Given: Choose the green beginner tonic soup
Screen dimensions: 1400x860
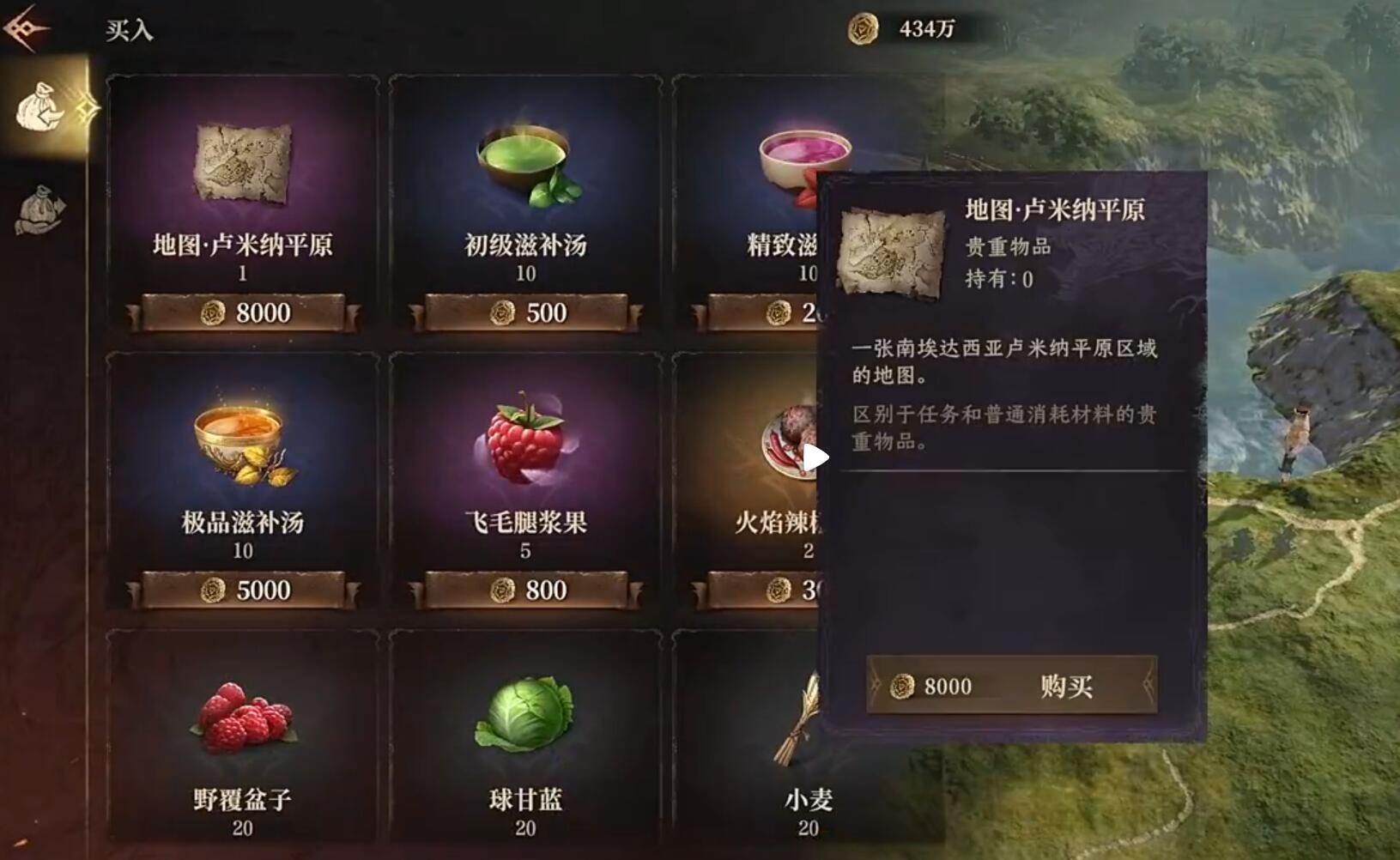Looking at the screenshot, I should (x=525, y=203).
